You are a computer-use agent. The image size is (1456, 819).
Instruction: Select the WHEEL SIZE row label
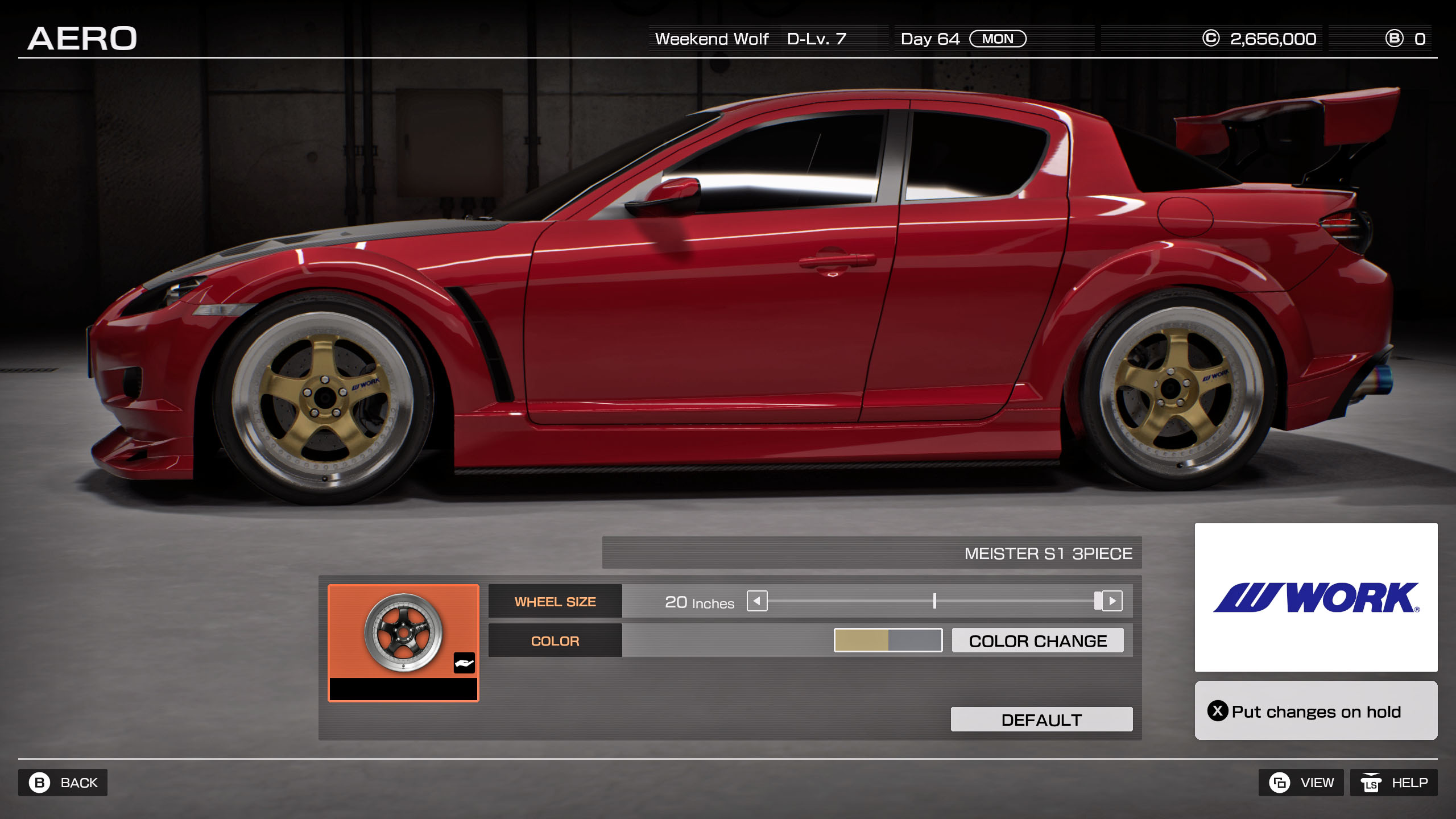point(555,602)
